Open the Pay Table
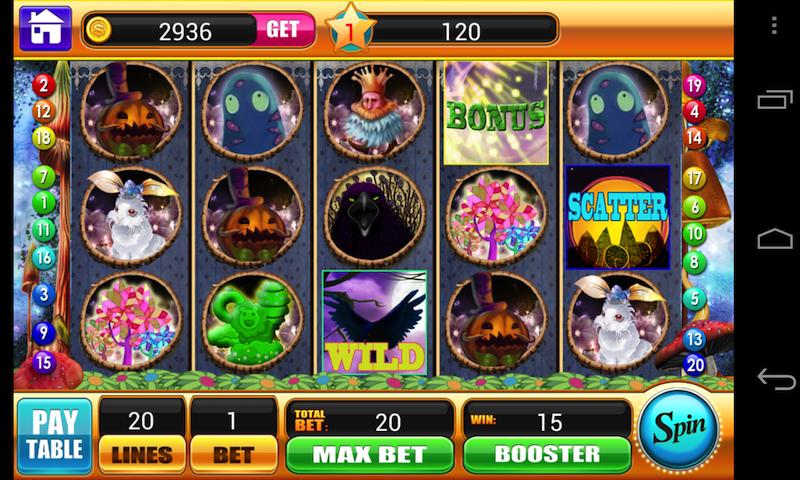This screenshot has width=800, height=480. pos(54,435)
